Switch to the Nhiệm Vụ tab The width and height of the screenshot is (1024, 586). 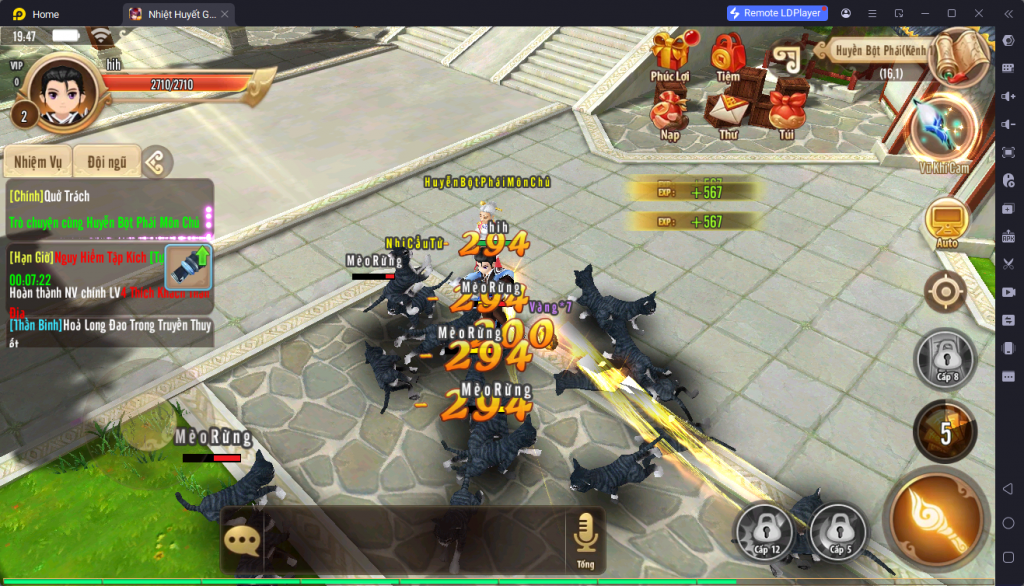click(x=38, y=161)
